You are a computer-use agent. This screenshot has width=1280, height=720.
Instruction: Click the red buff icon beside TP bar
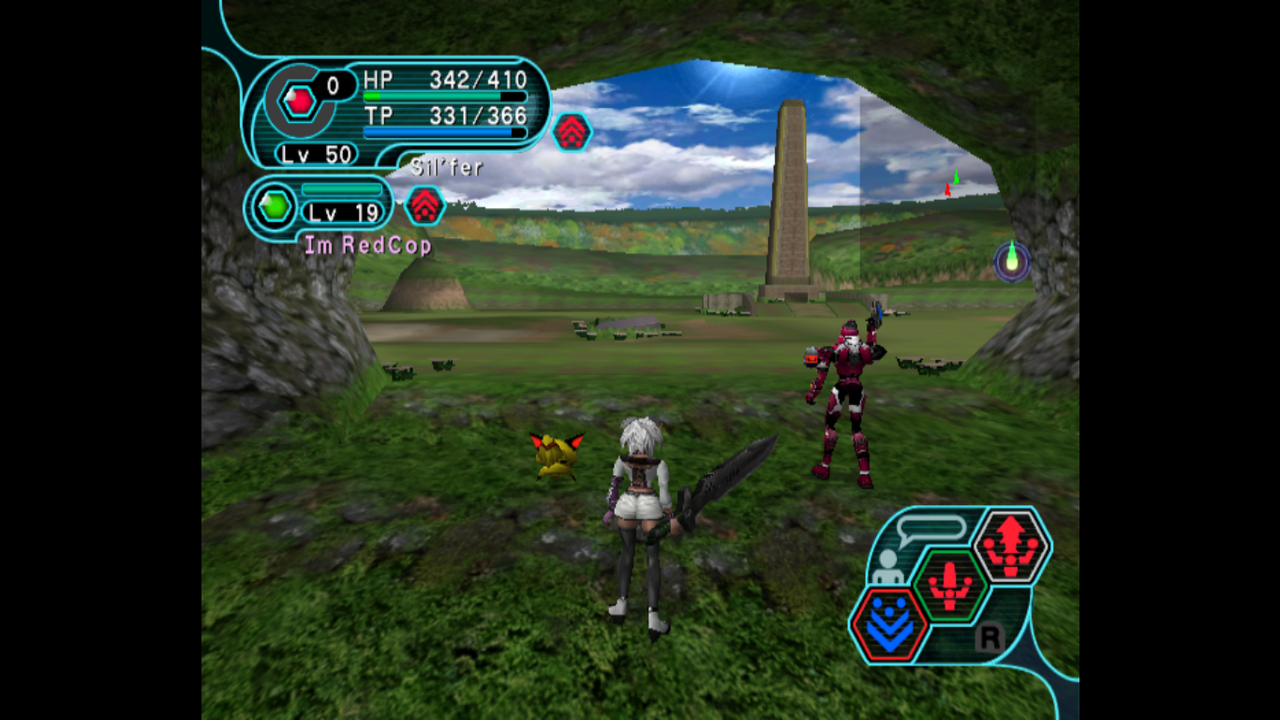tap(571, 132)
